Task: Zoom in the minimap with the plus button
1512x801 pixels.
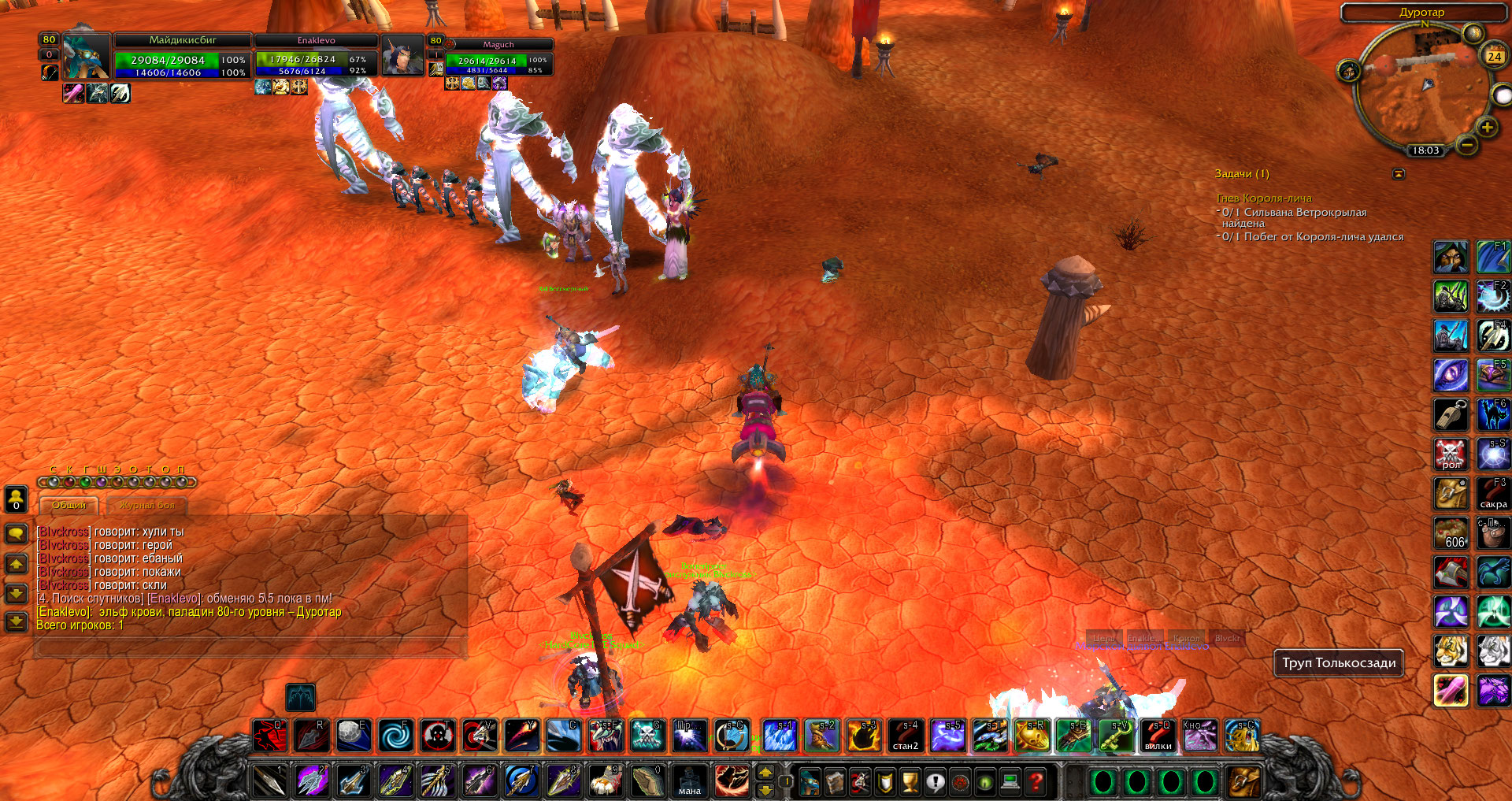Action: point(1487,127)
